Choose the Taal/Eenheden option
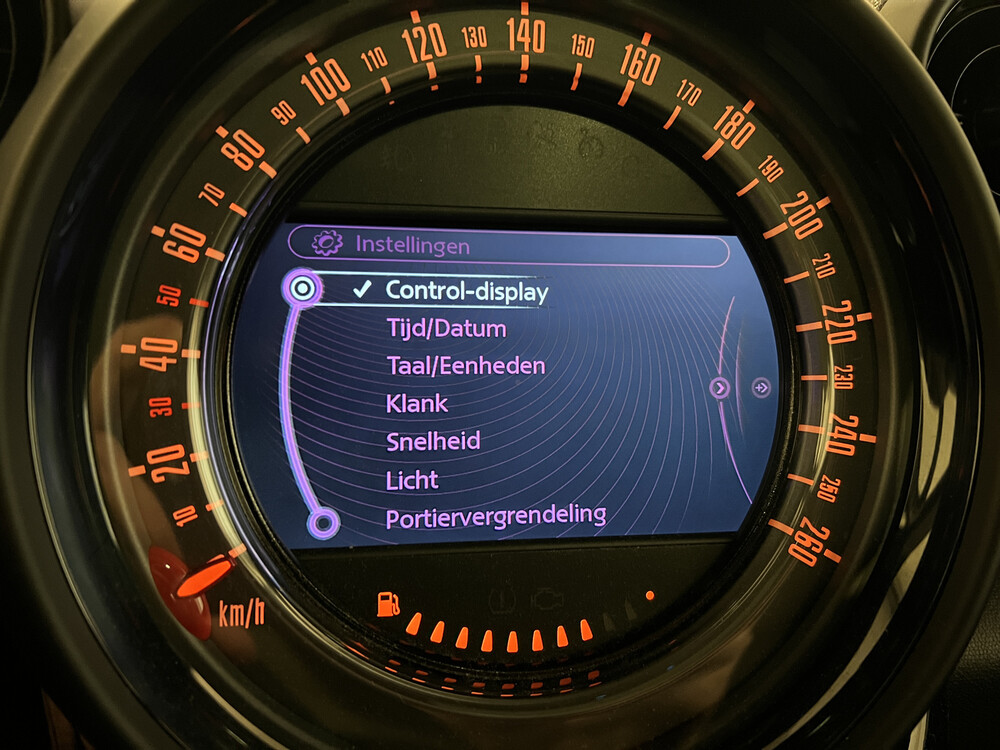The height and width of the screenshot is (750, 1000). [466, 366]
